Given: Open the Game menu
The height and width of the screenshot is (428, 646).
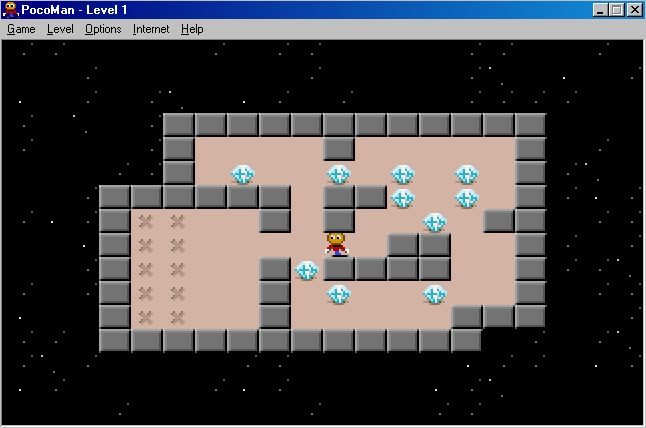Looking at the screenshot, I should coord(21,29).
